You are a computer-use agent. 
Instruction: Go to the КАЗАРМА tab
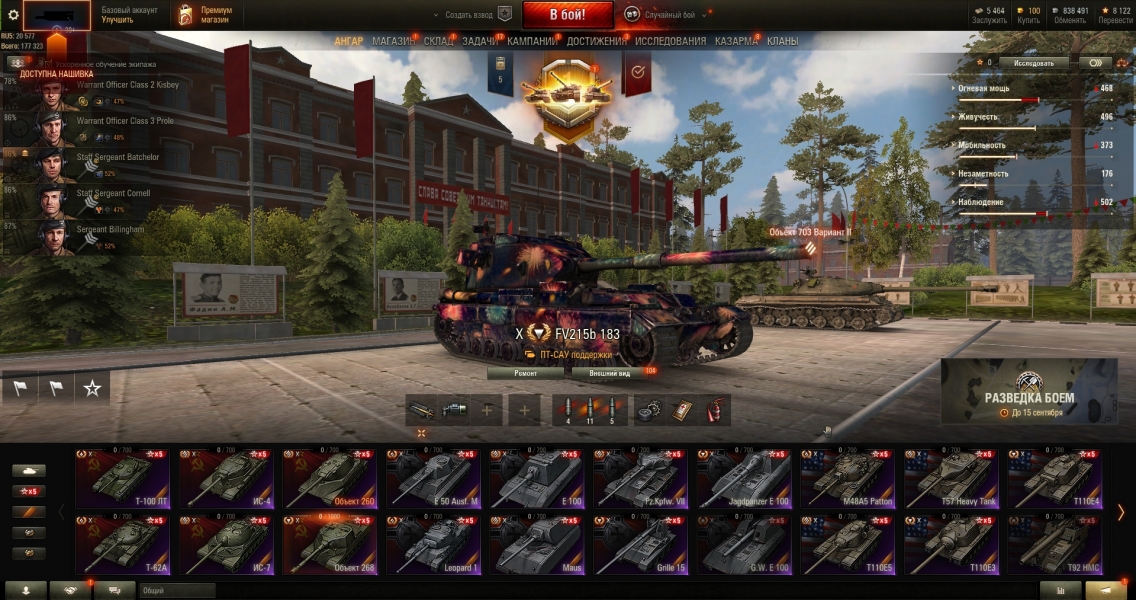click(736, 41)
